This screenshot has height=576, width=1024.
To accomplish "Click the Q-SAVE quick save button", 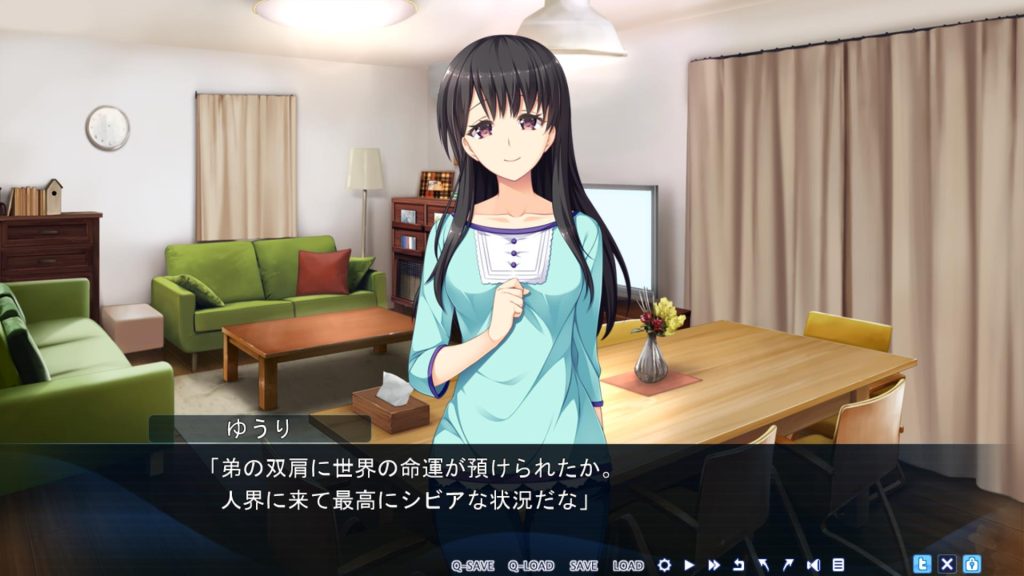I will pos(473,565).
